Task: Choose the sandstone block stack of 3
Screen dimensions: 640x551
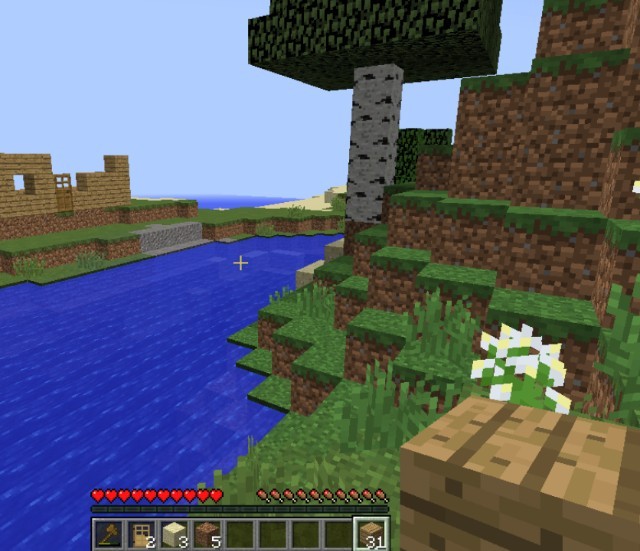Action: pyautogui.click(x=174, y=533)
